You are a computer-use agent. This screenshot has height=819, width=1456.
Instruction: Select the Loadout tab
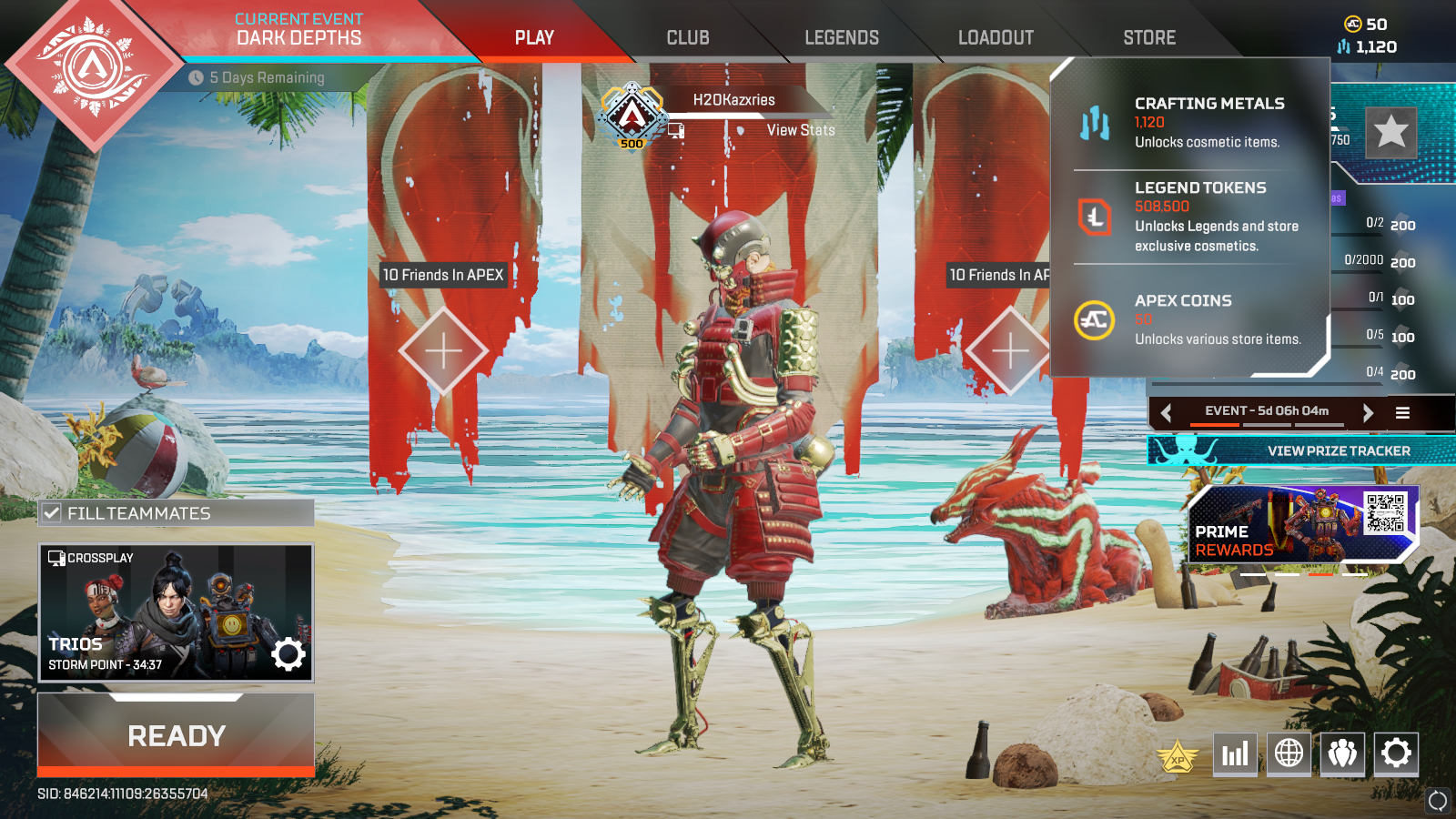point(996,38)
